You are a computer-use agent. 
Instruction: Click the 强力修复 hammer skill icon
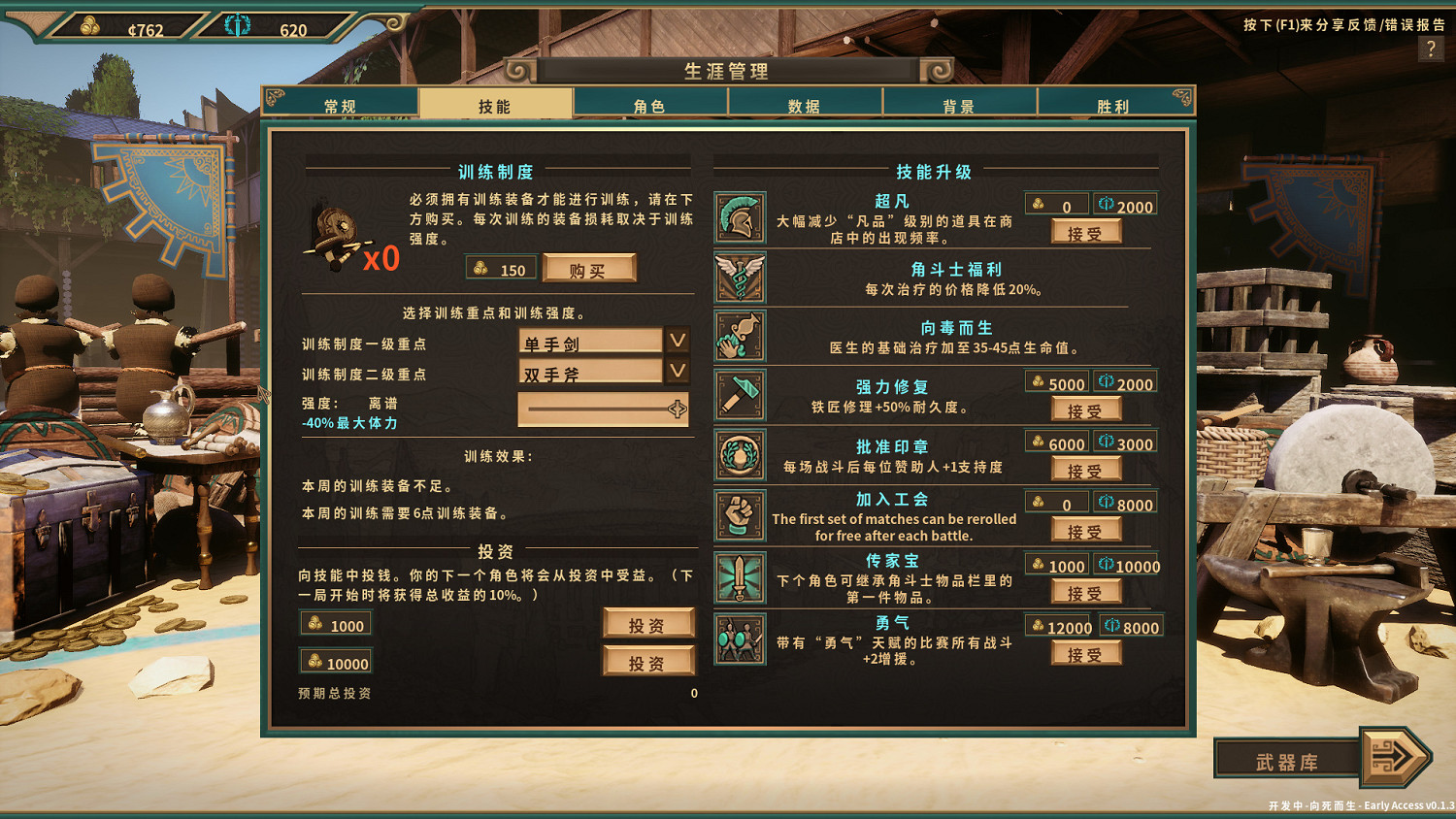click(739, 395)
